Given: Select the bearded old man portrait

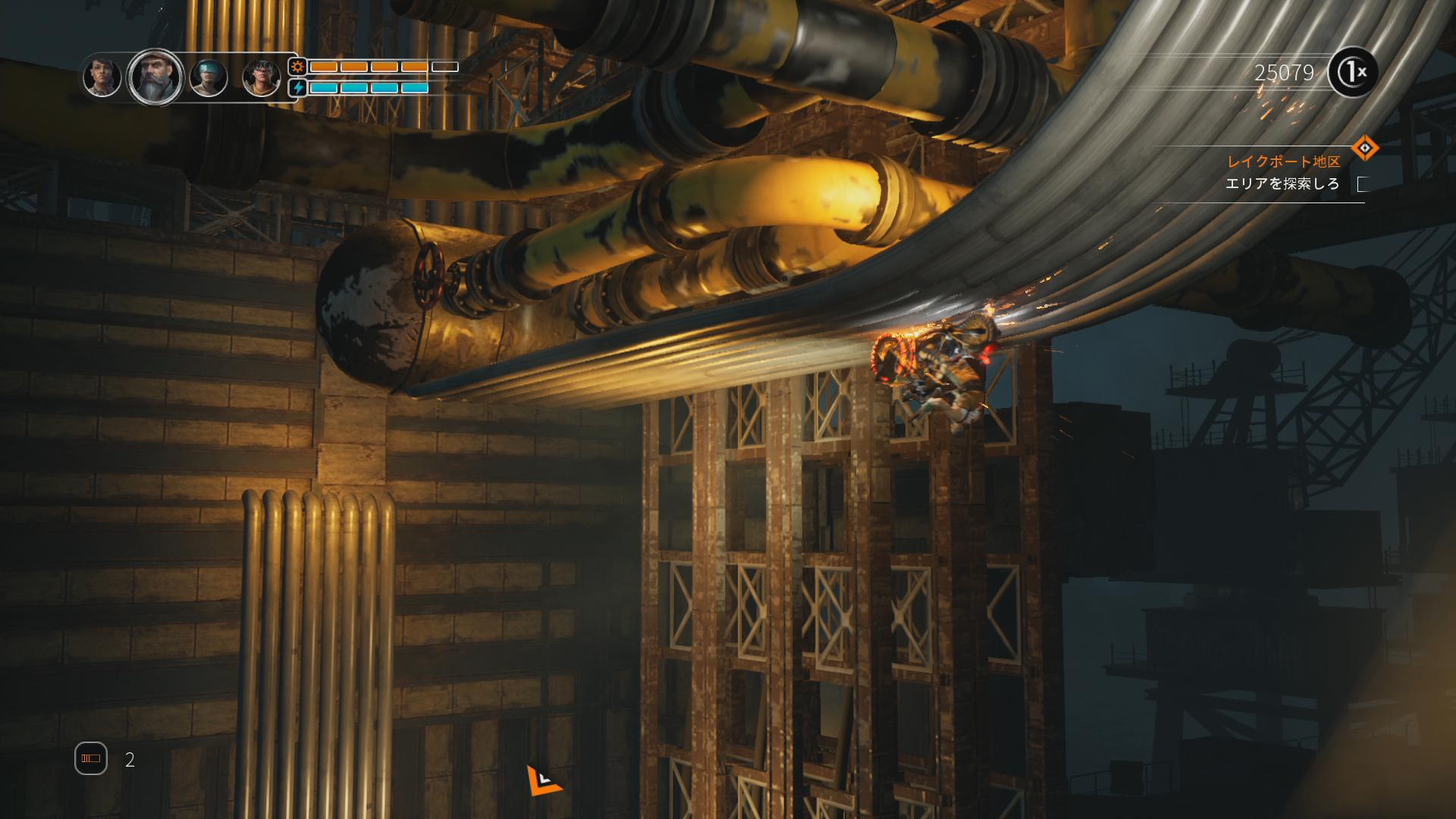Looking at the screenshot, I should point(155,77).
